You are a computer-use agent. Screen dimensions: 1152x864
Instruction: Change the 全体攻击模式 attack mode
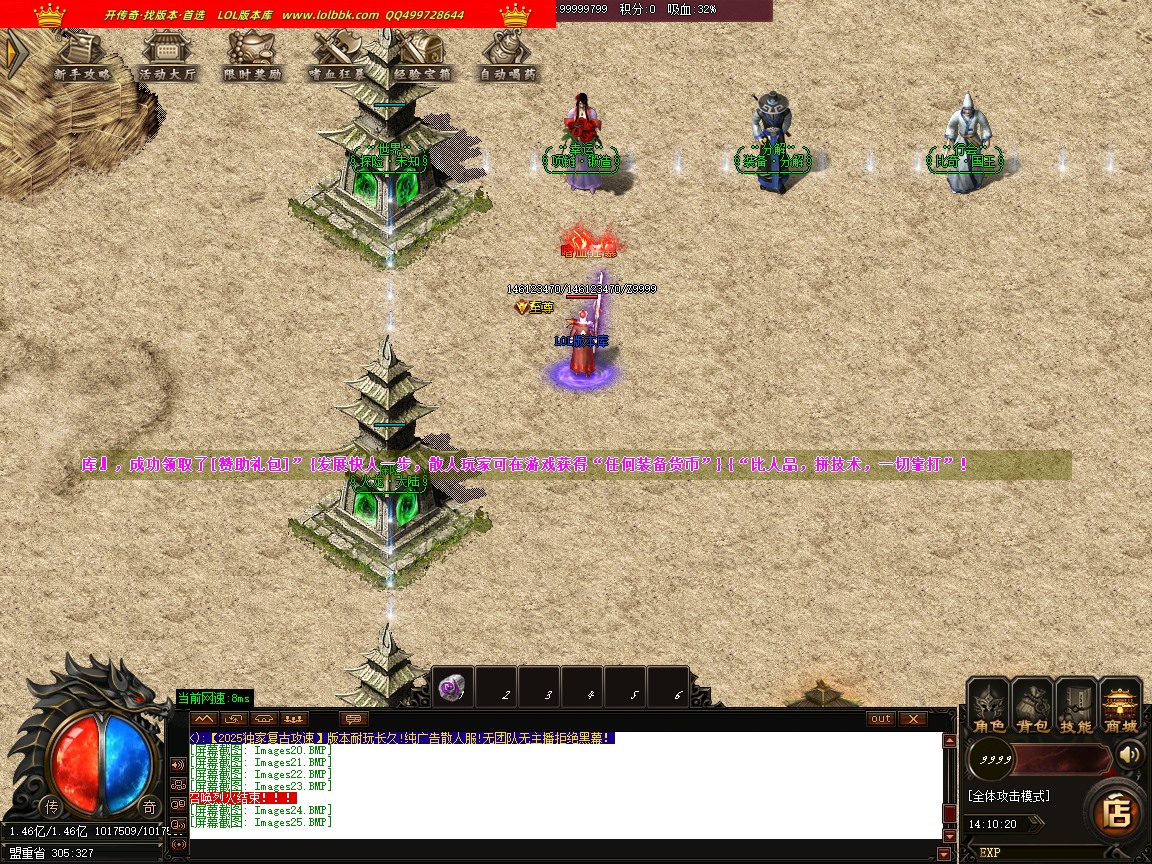[1009, 796]
